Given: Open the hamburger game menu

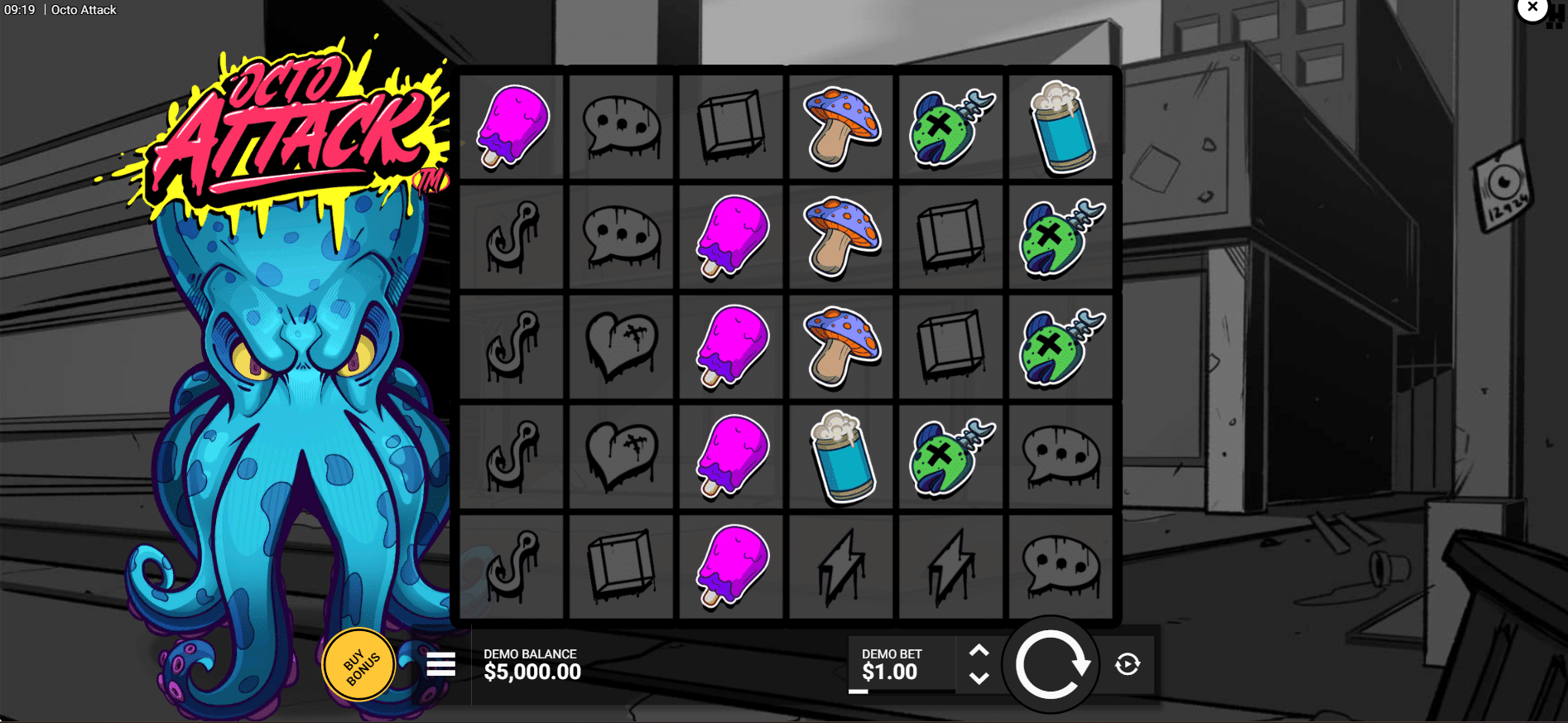Looking at the screenshot, I should pyautogui.click(x=440, y=664).
